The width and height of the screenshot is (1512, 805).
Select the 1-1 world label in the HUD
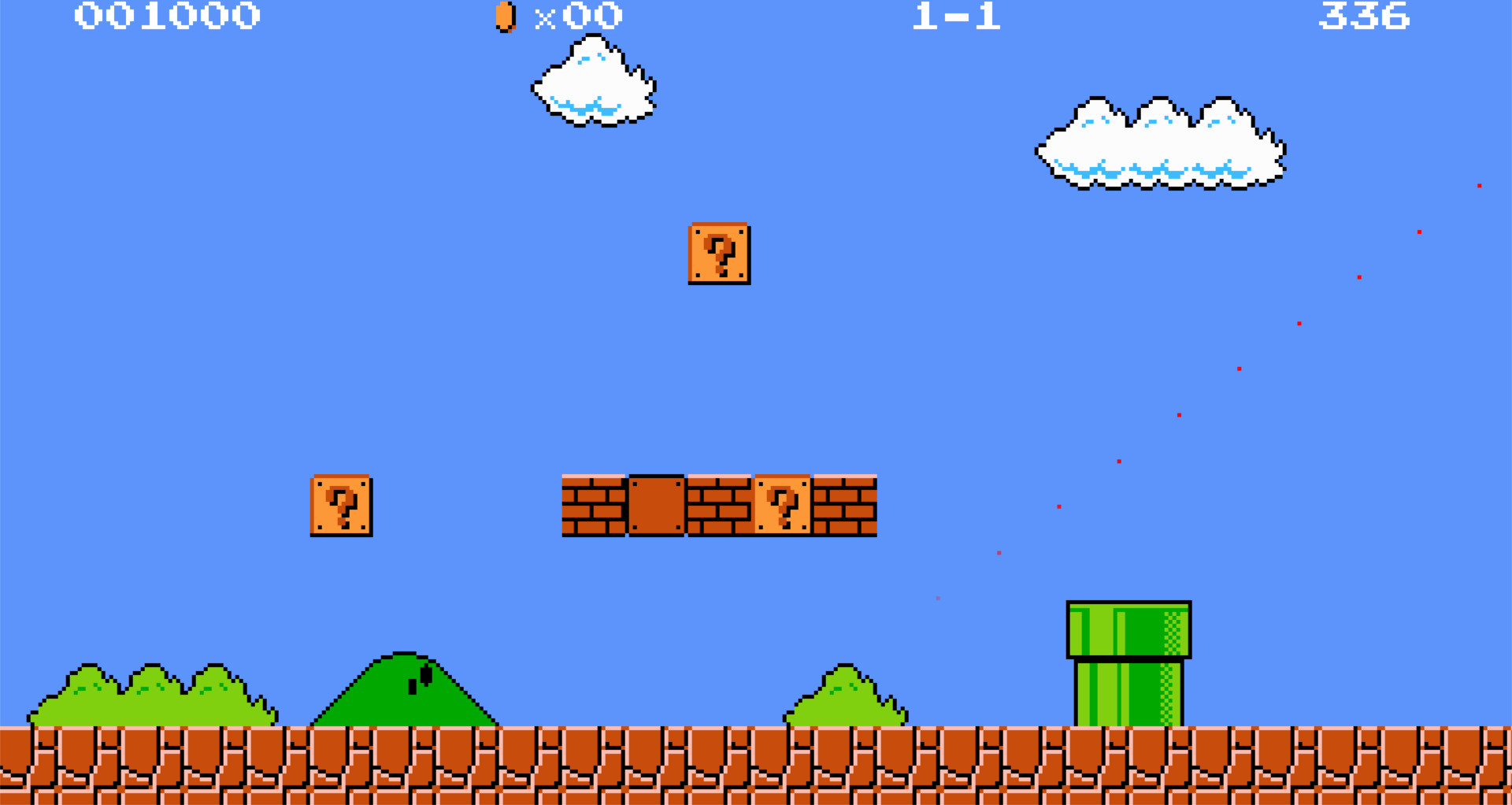(x=954, y=17)
